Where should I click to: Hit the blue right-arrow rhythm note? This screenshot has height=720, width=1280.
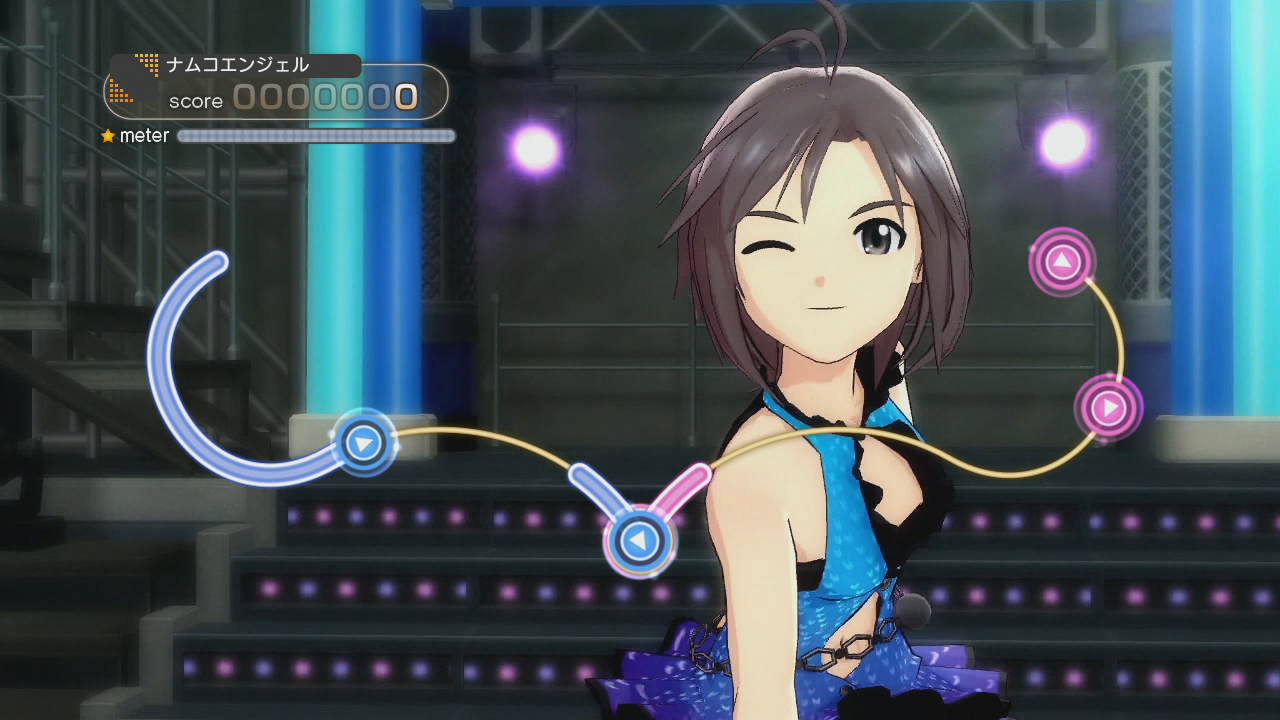pos(364,441)
